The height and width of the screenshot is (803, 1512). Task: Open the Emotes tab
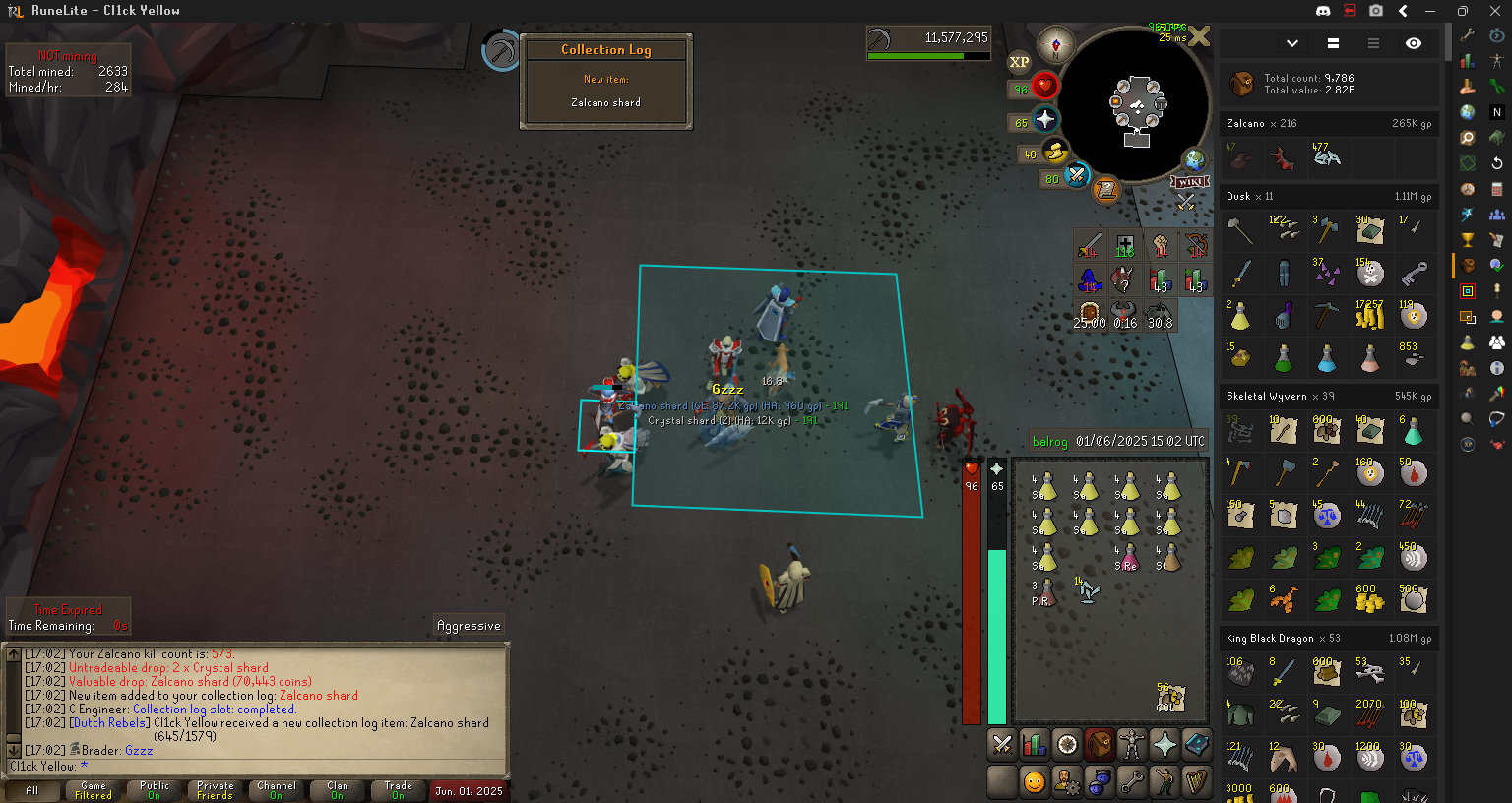pyautogui.click(x=1165, y=782)
